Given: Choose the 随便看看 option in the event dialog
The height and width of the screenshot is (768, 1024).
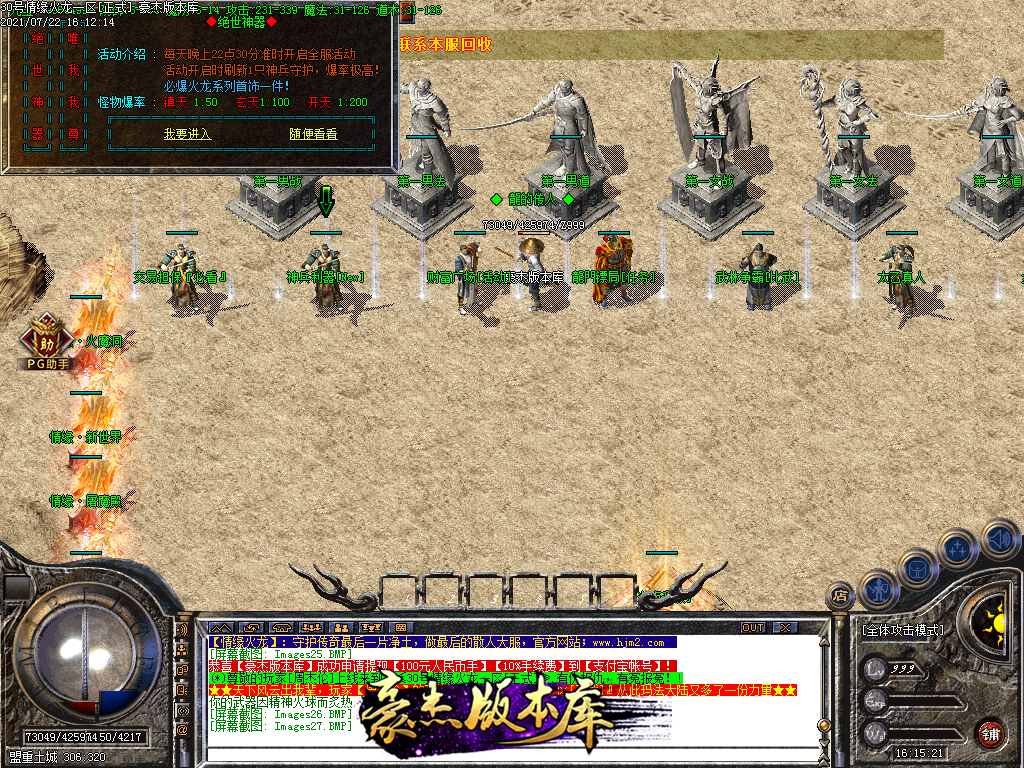Looking at the screenshot, I should tap(313, 134).
